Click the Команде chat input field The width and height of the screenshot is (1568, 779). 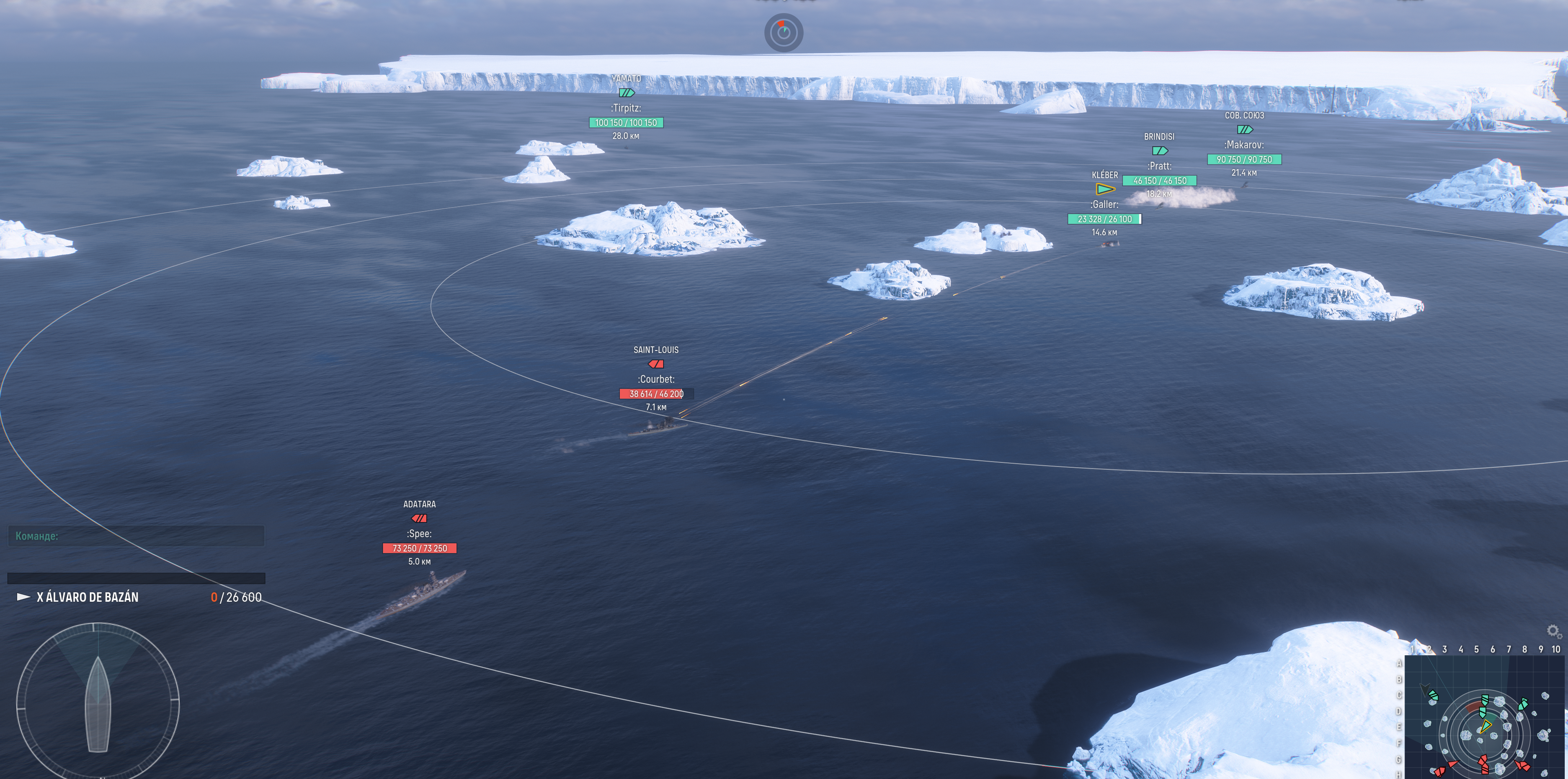136,536
